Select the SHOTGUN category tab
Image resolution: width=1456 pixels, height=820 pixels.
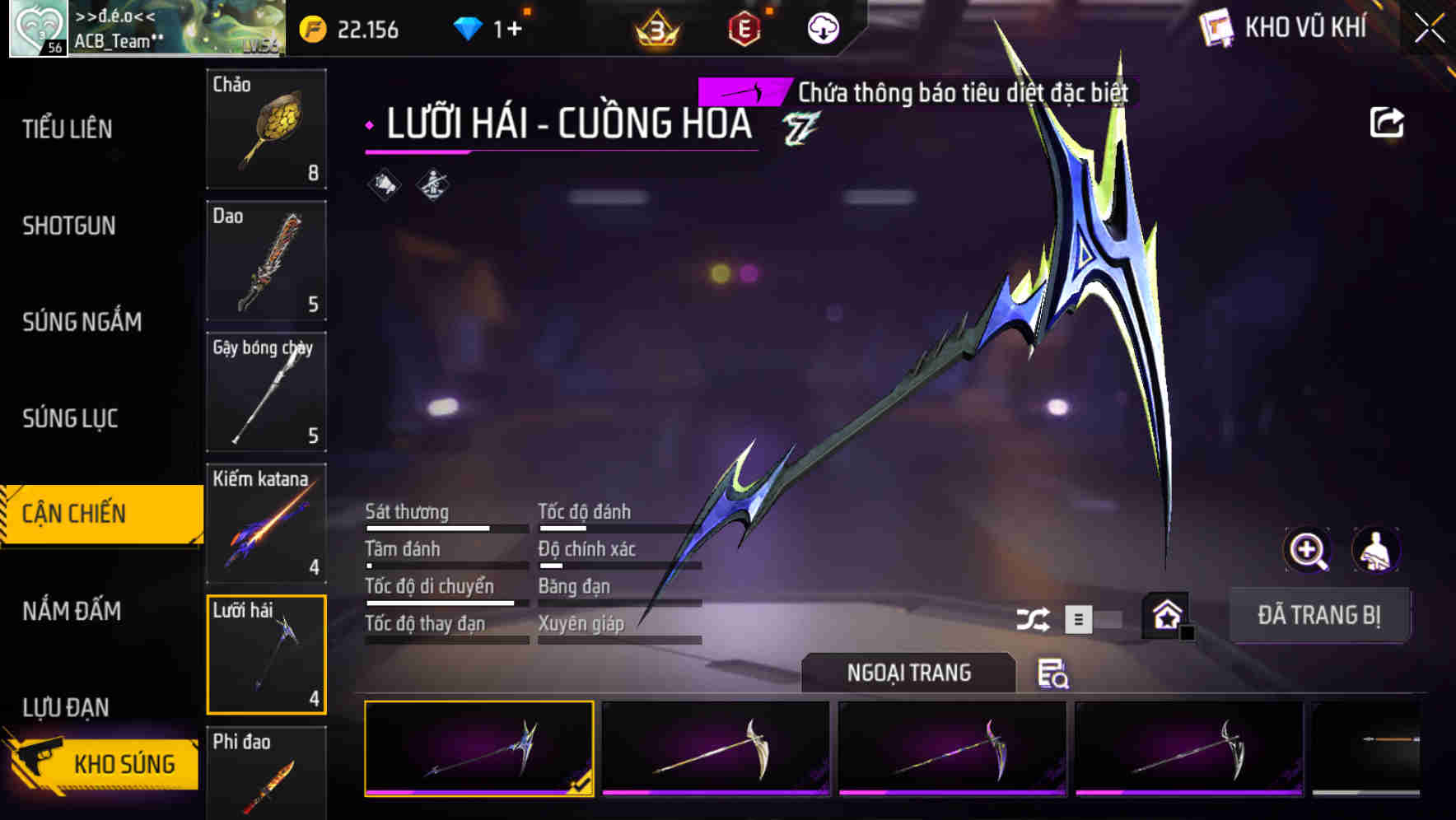(x=70, y=226)
